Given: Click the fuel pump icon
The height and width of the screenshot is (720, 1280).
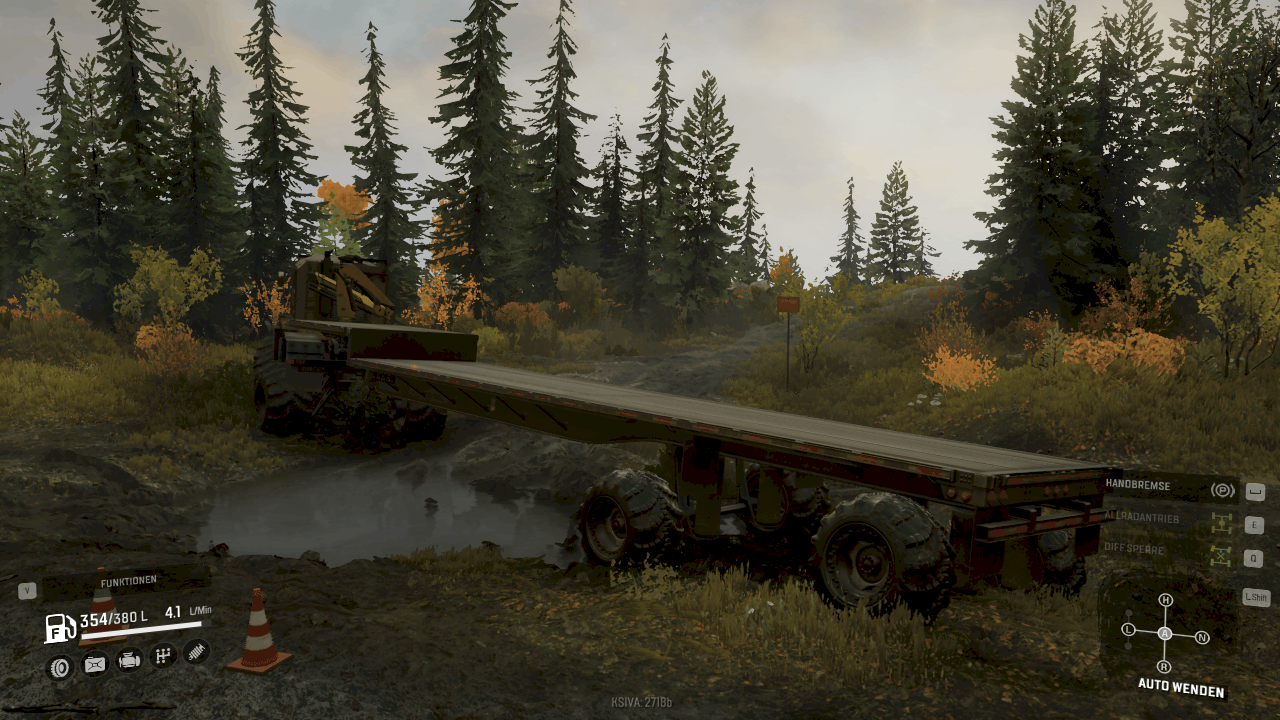Looking at the screenshot, I should click(x=60, y=628).
